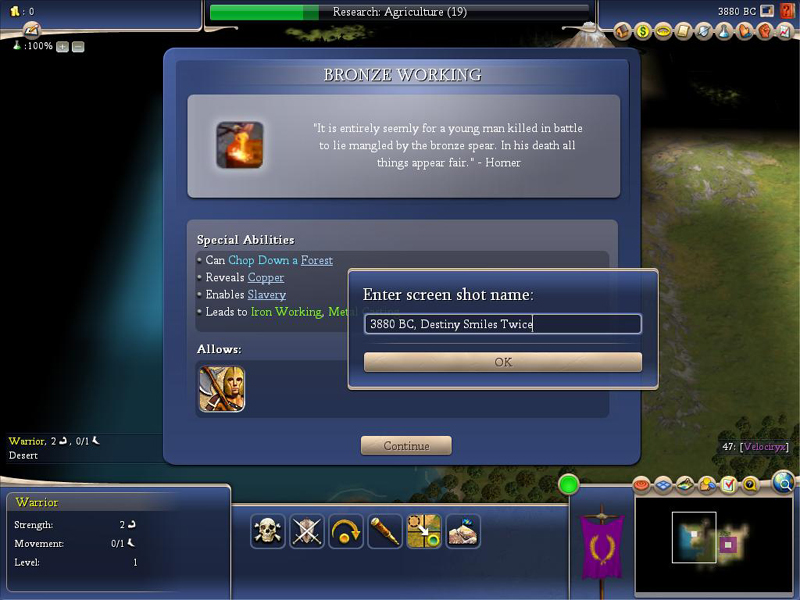Select the Axeman unit icon under Allows
The image size is (800, 600).
(222, 388)
